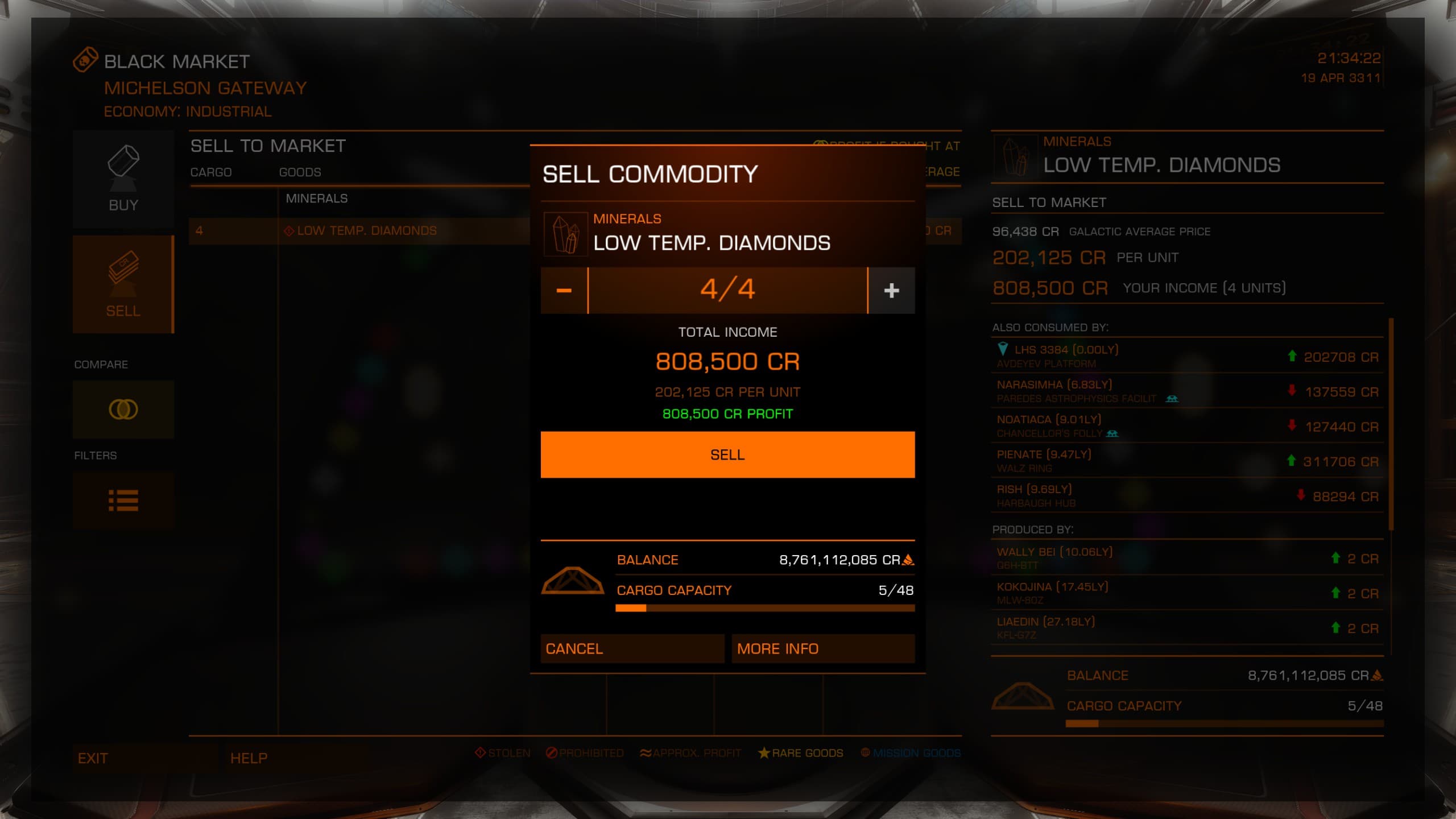Pick the Noatiaca Chancellor's Folly entry
The width and height of the screenshot is (1456, 819).
[1186, 426]
